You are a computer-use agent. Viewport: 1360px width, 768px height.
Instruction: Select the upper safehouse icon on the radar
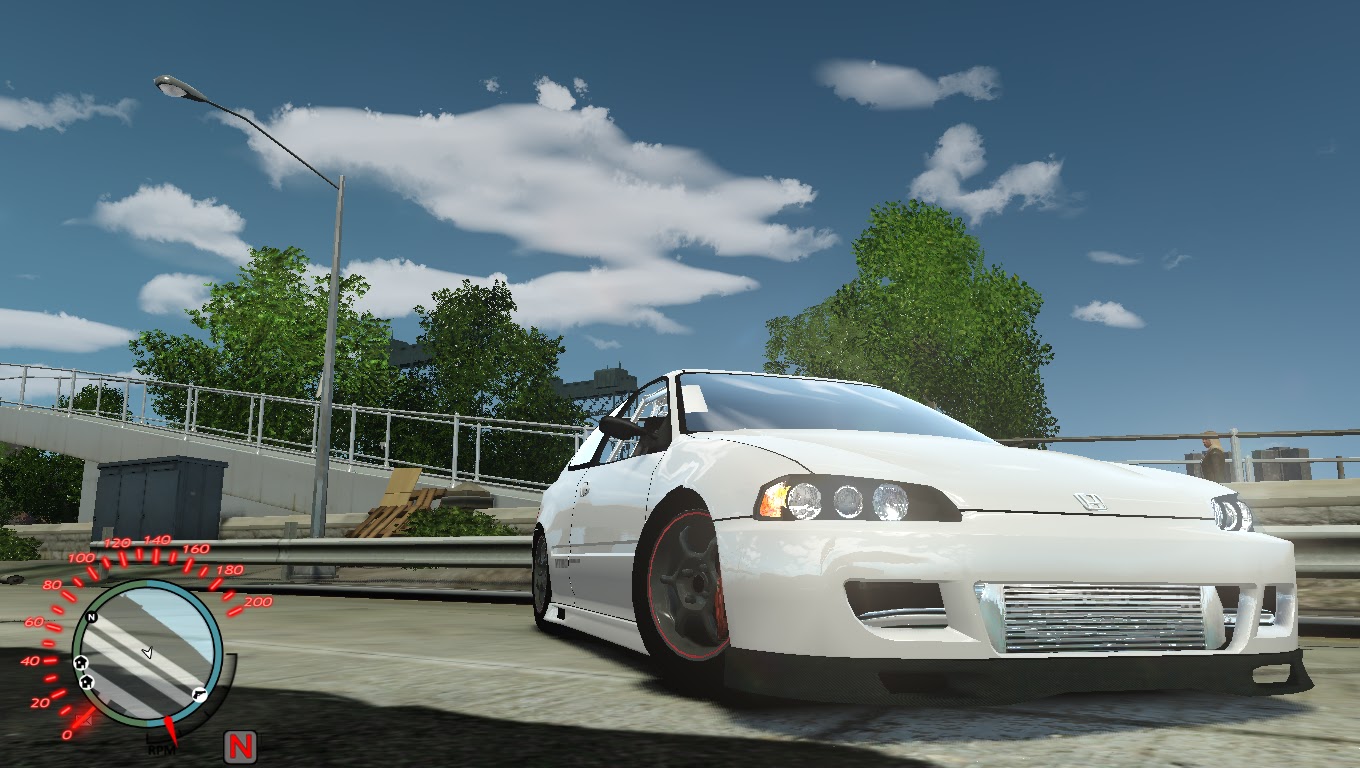point(81,662)
